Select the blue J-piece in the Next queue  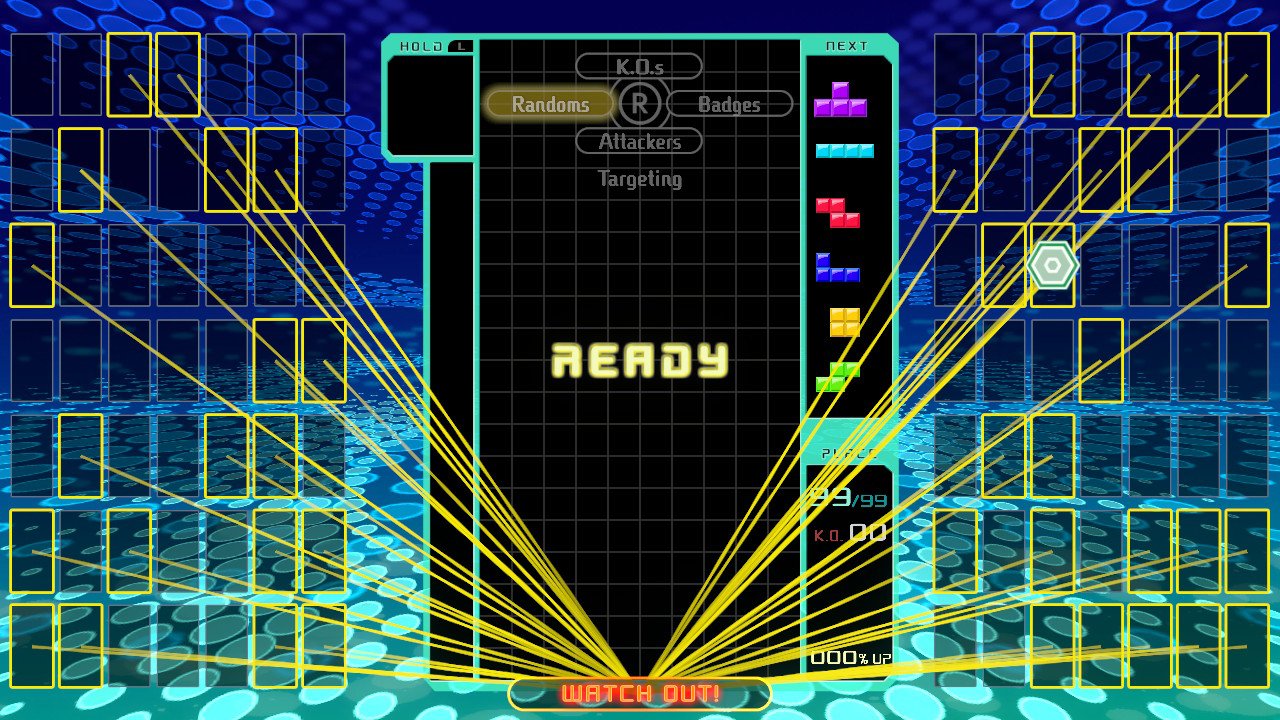coord(837,267)
